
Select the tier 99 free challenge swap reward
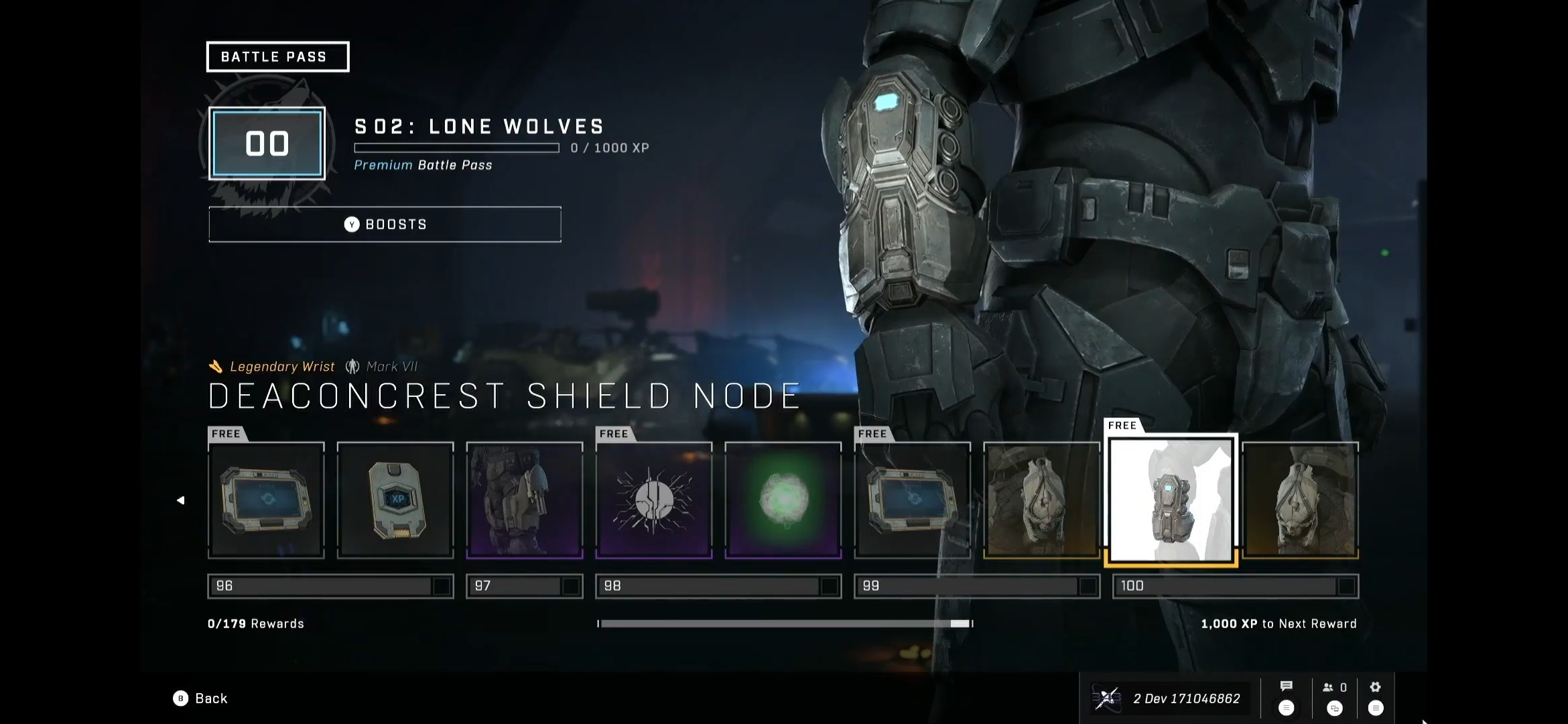pos(912,500)
